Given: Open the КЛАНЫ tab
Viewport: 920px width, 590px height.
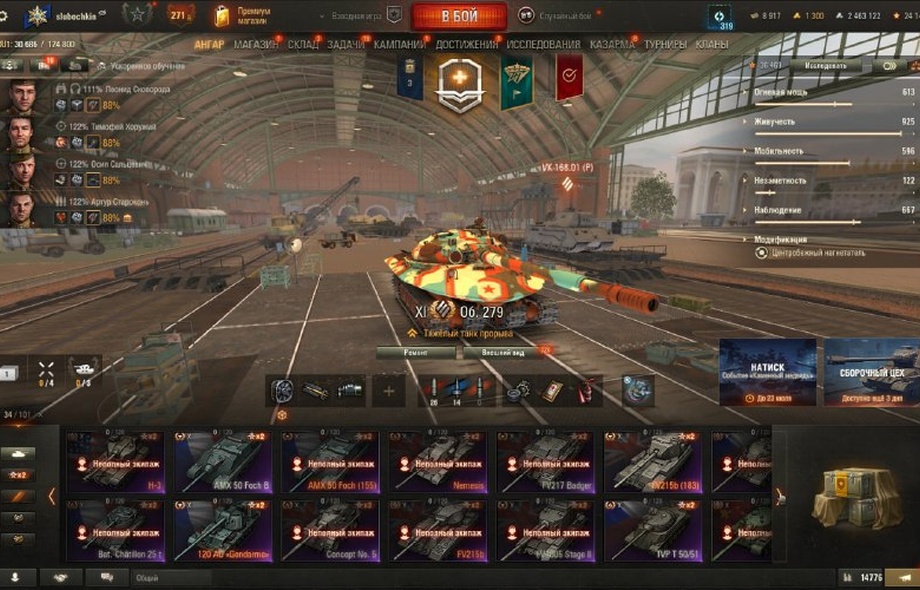Looking at the screenshot, I should point(711,44).
